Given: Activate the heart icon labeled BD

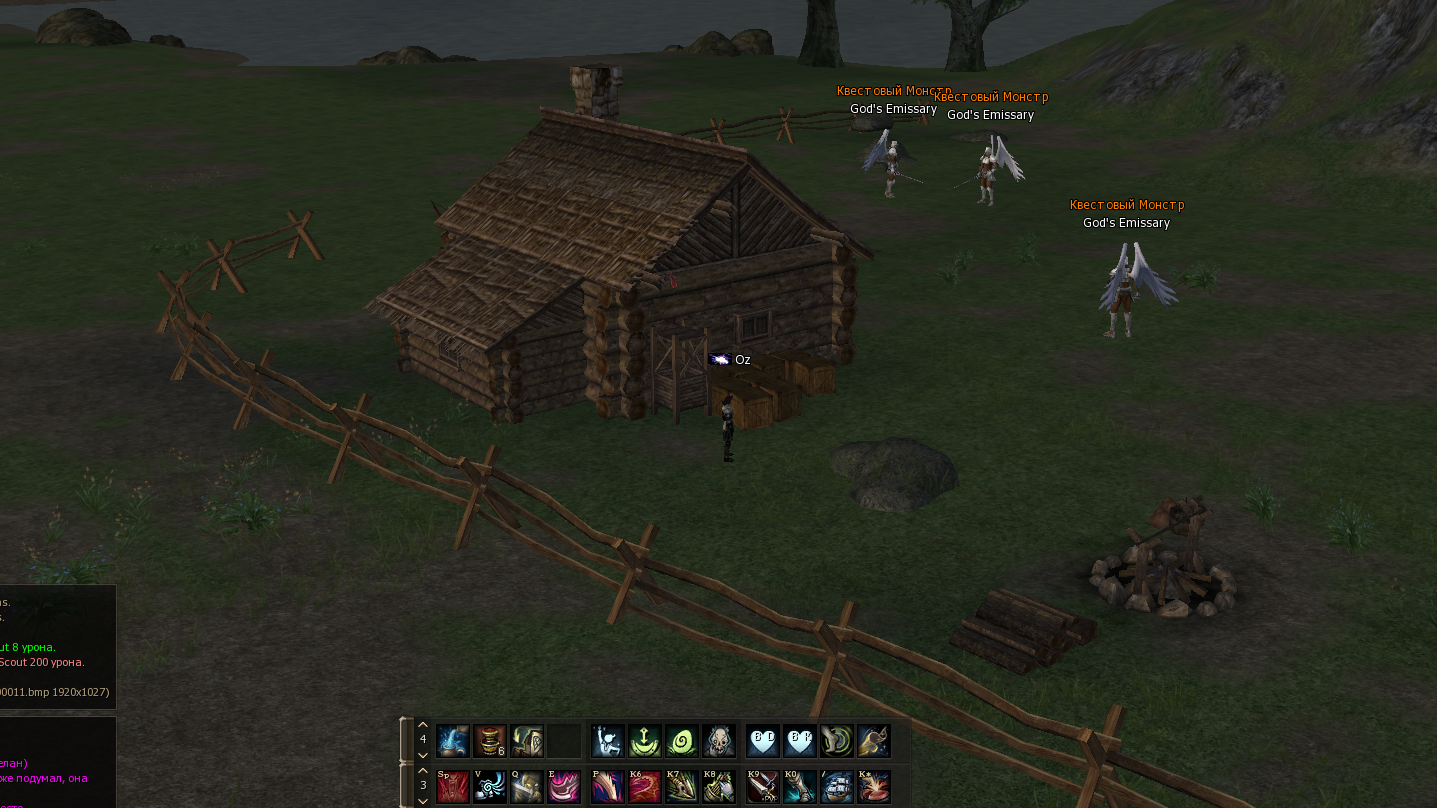Looking at the screenshot, I should coord(763,742).
